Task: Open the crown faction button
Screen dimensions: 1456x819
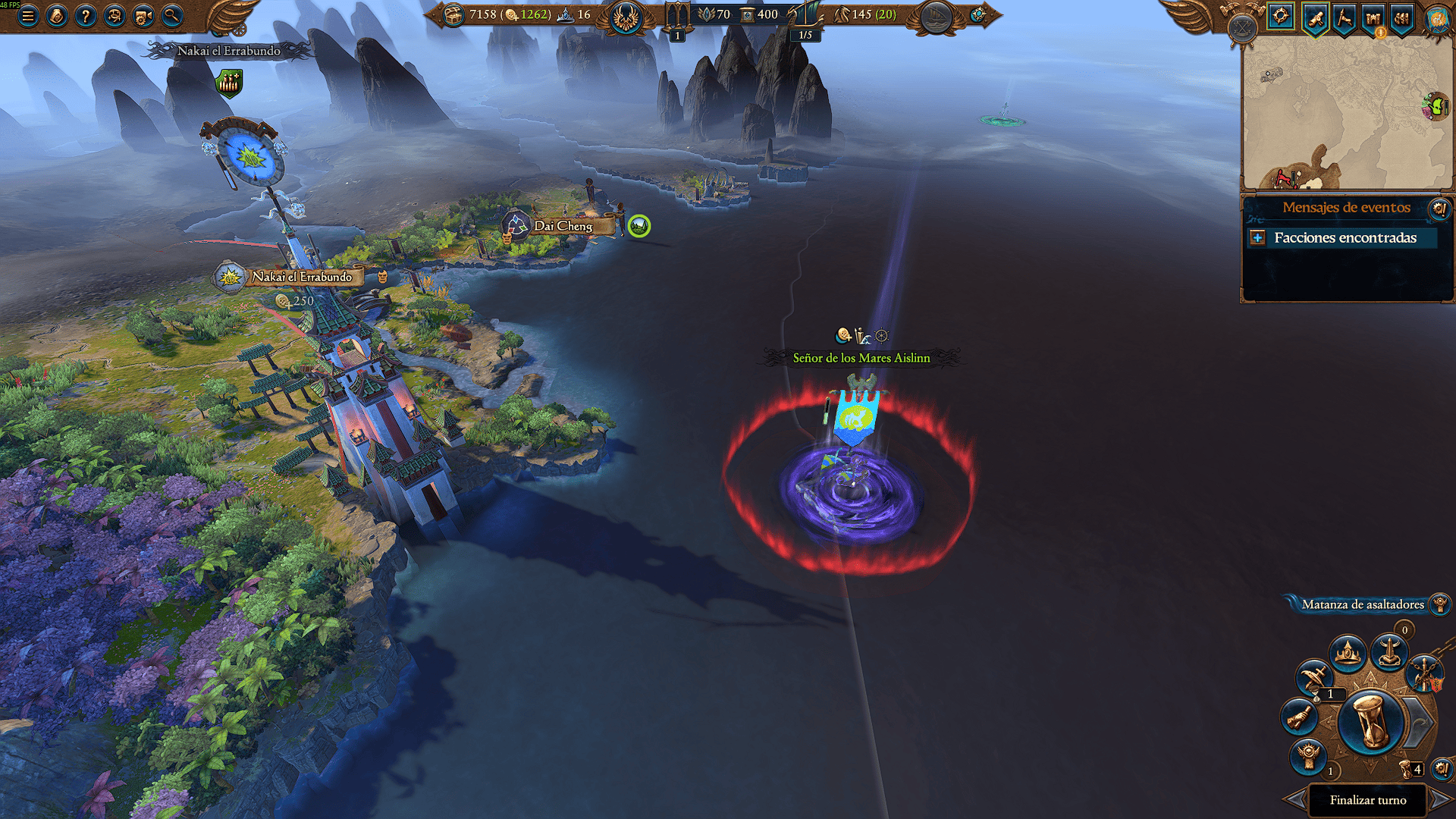Action: tap(1348, 652)
